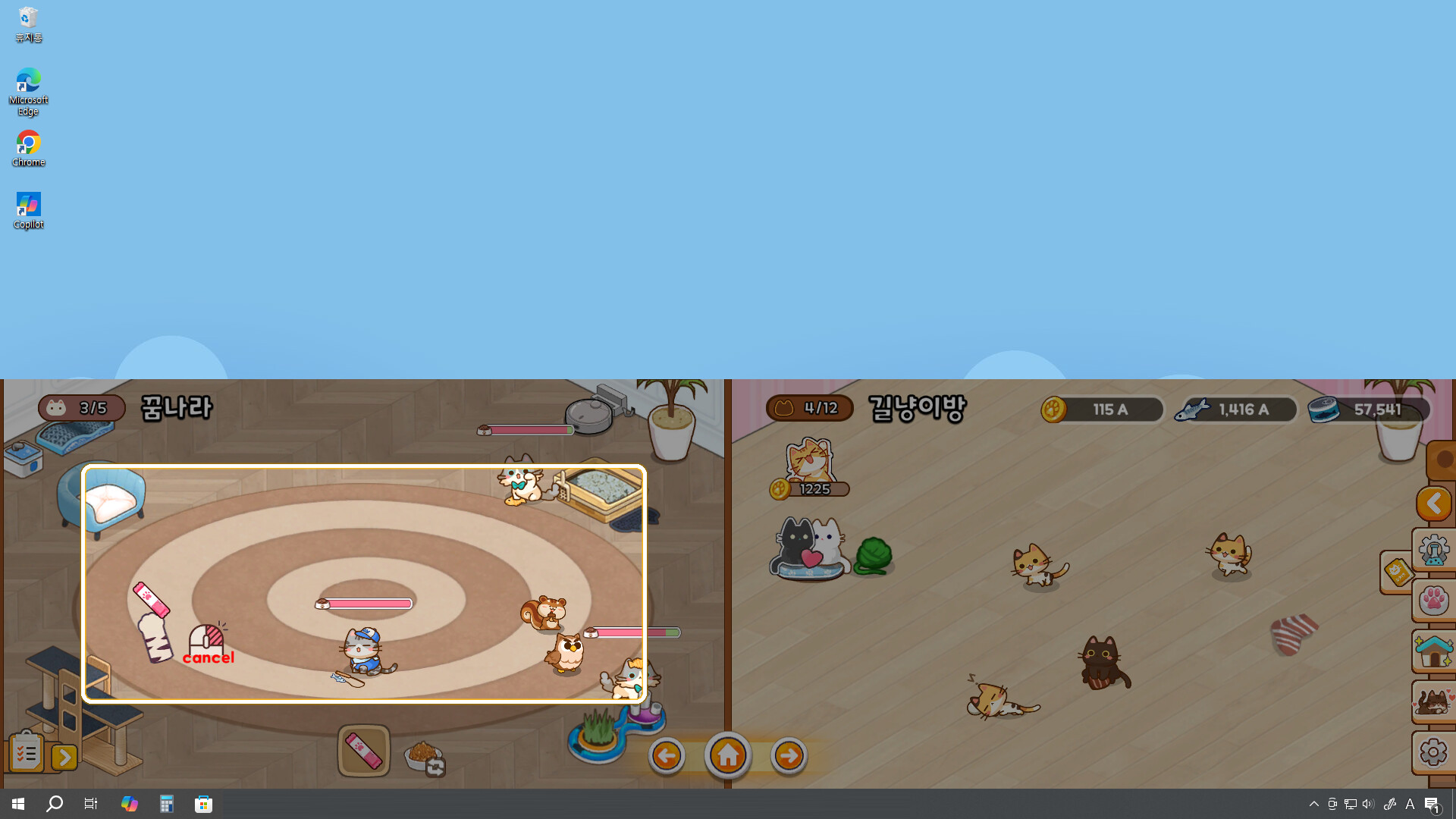Image resolution: width=1456 pixels, height=819 pixels.
Task: Expand the bottom-left panel via yellow chevron
Action: (x=64, y=757)
